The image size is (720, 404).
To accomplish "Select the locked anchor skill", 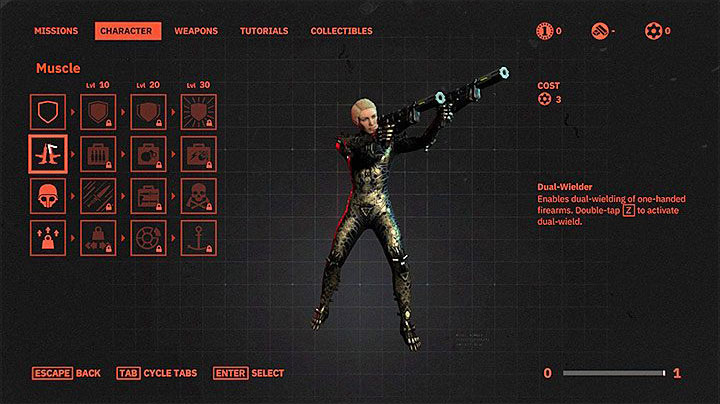I will tap(199, 239).
